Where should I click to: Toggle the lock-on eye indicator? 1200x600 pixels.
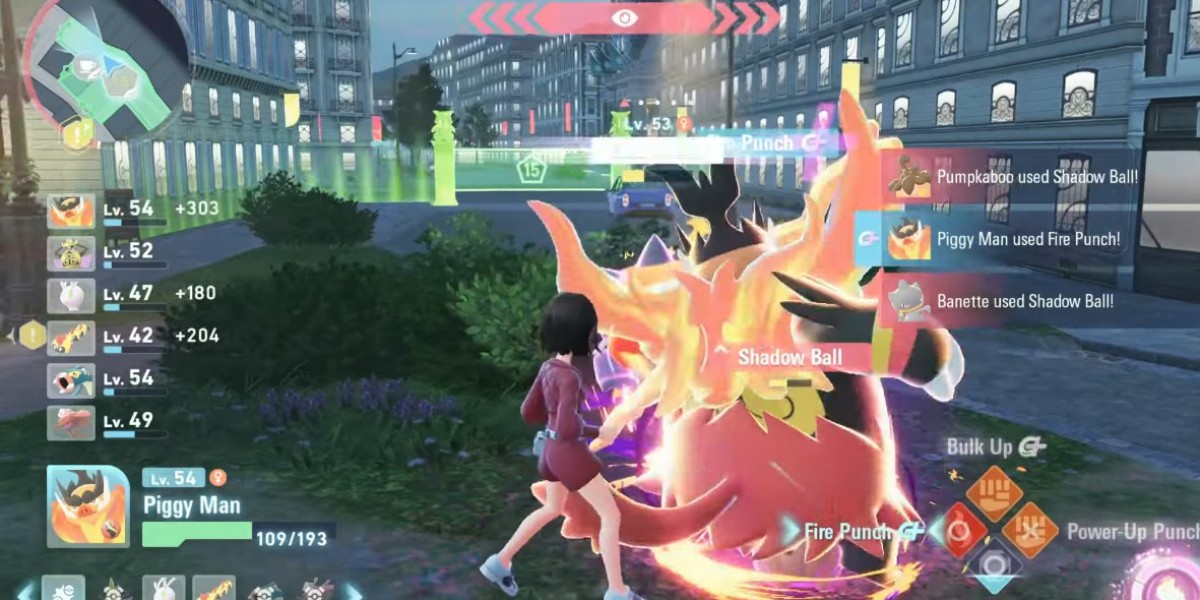(x=625, y=17)
